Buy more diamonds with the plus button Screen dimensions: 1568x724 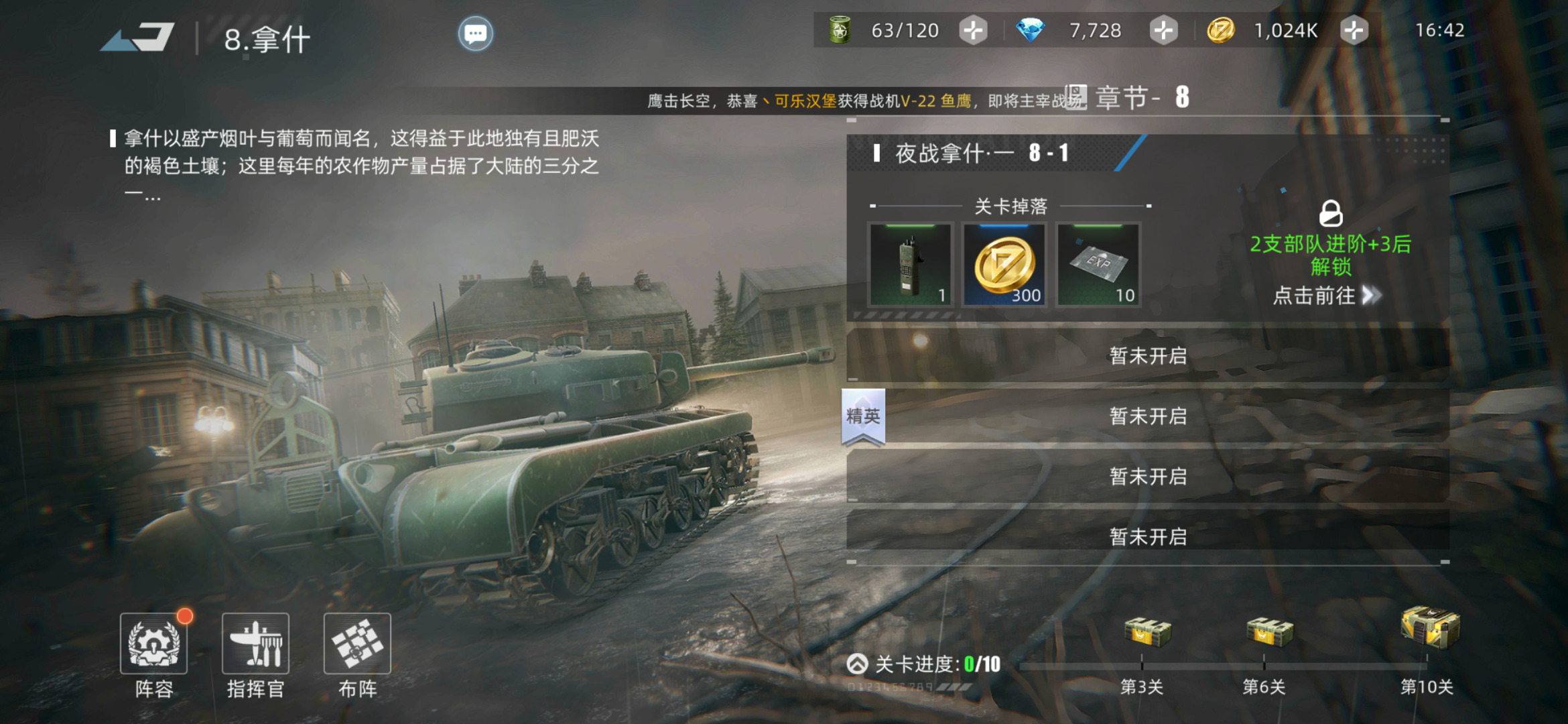click(x=1163, y=31)
